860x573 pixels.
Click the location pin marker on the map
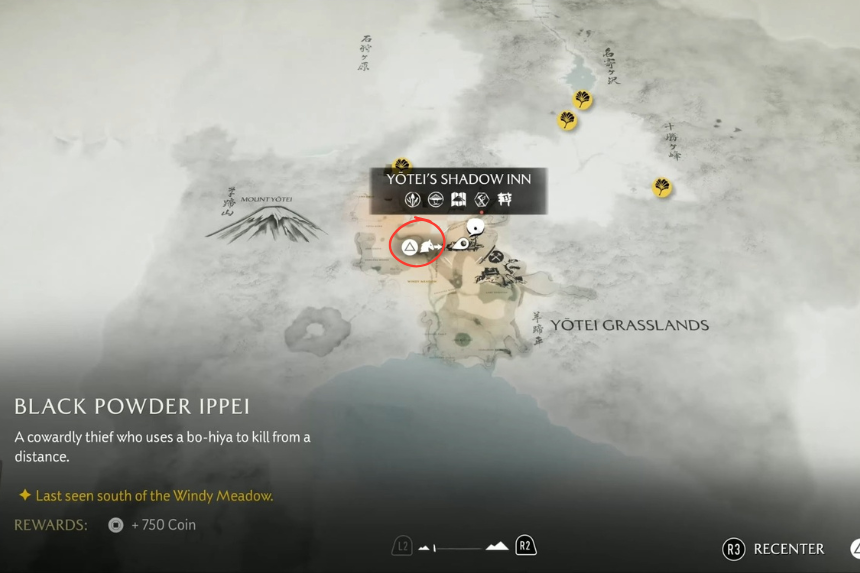[461, 243]
